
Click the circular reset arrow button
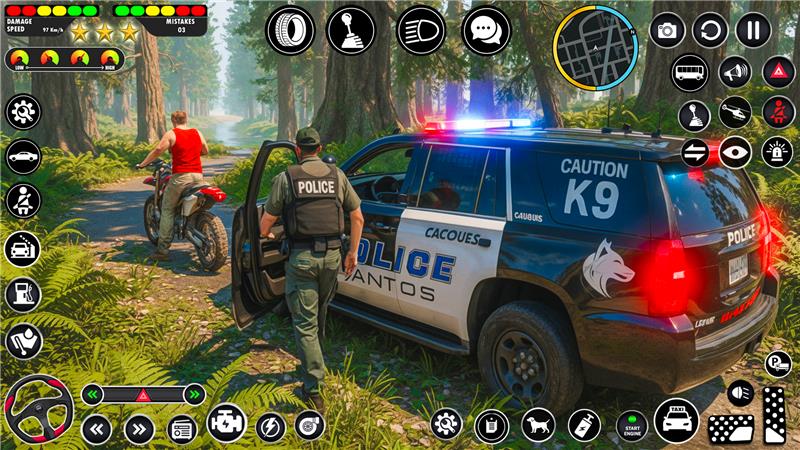(x=710, y=30)
